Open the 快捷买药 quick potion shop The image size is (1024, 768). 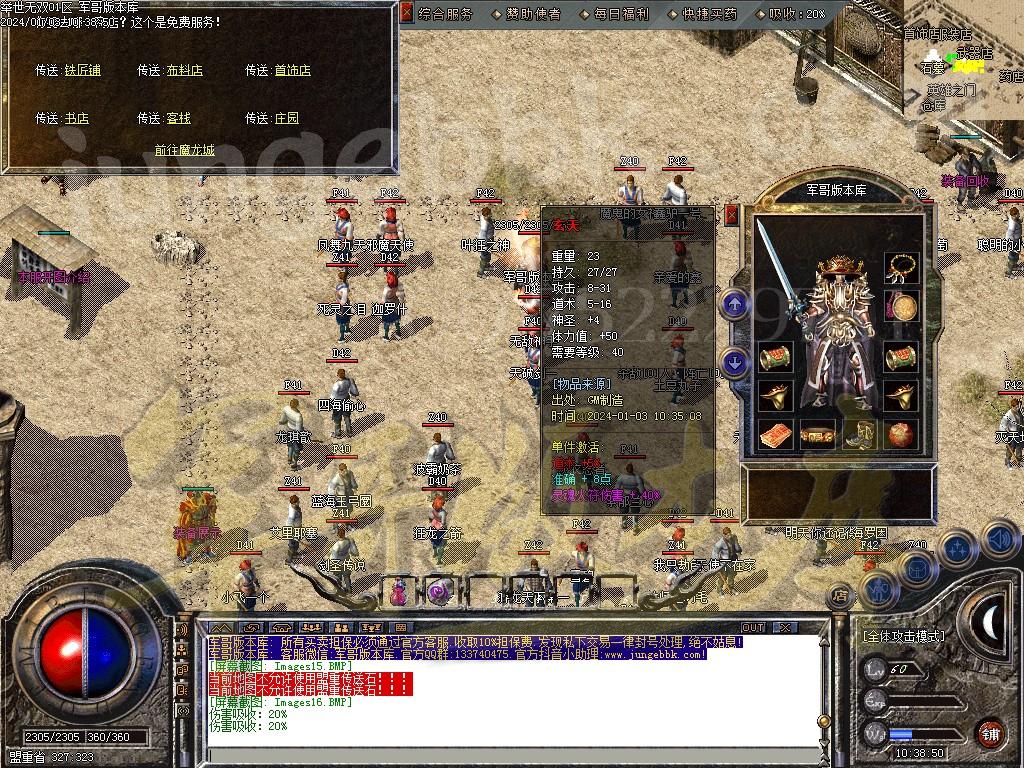pyautogui.click(x=709, y=14)
